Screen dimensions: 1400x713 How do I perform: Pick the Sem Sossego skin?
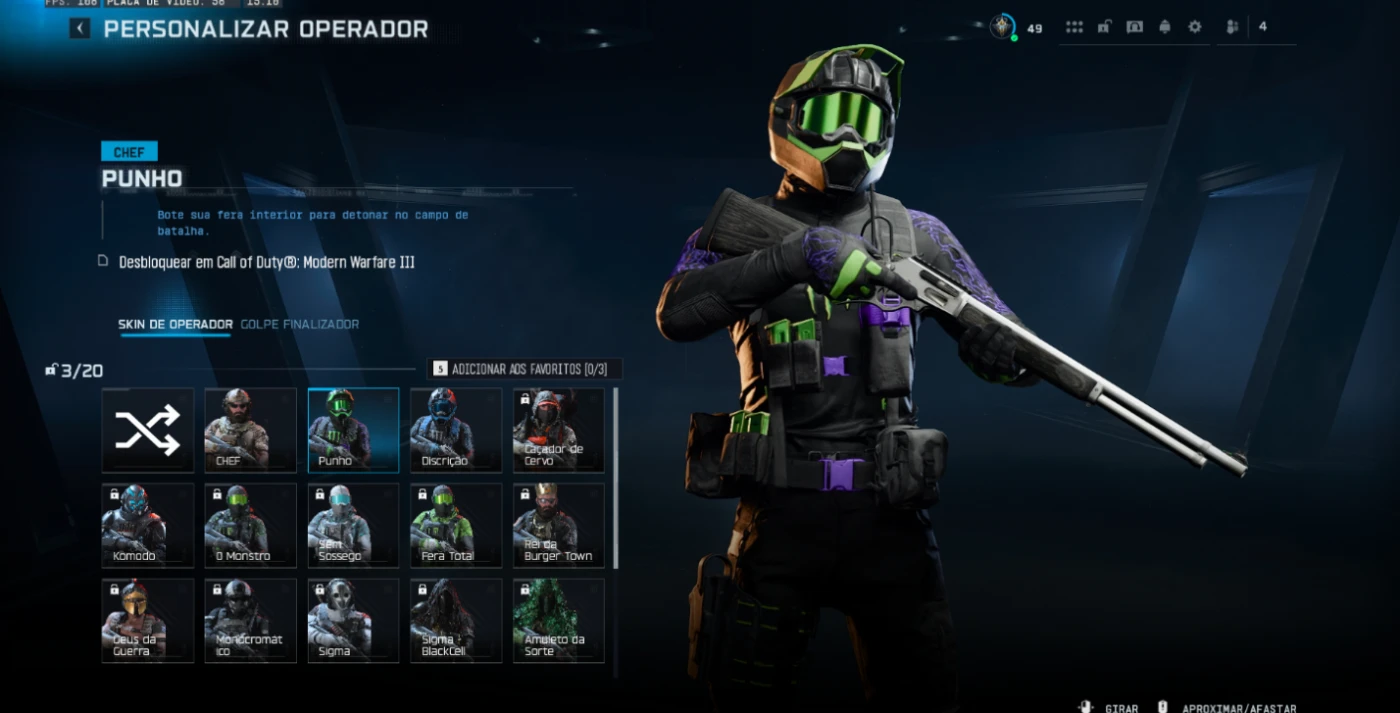click(353, 525)
